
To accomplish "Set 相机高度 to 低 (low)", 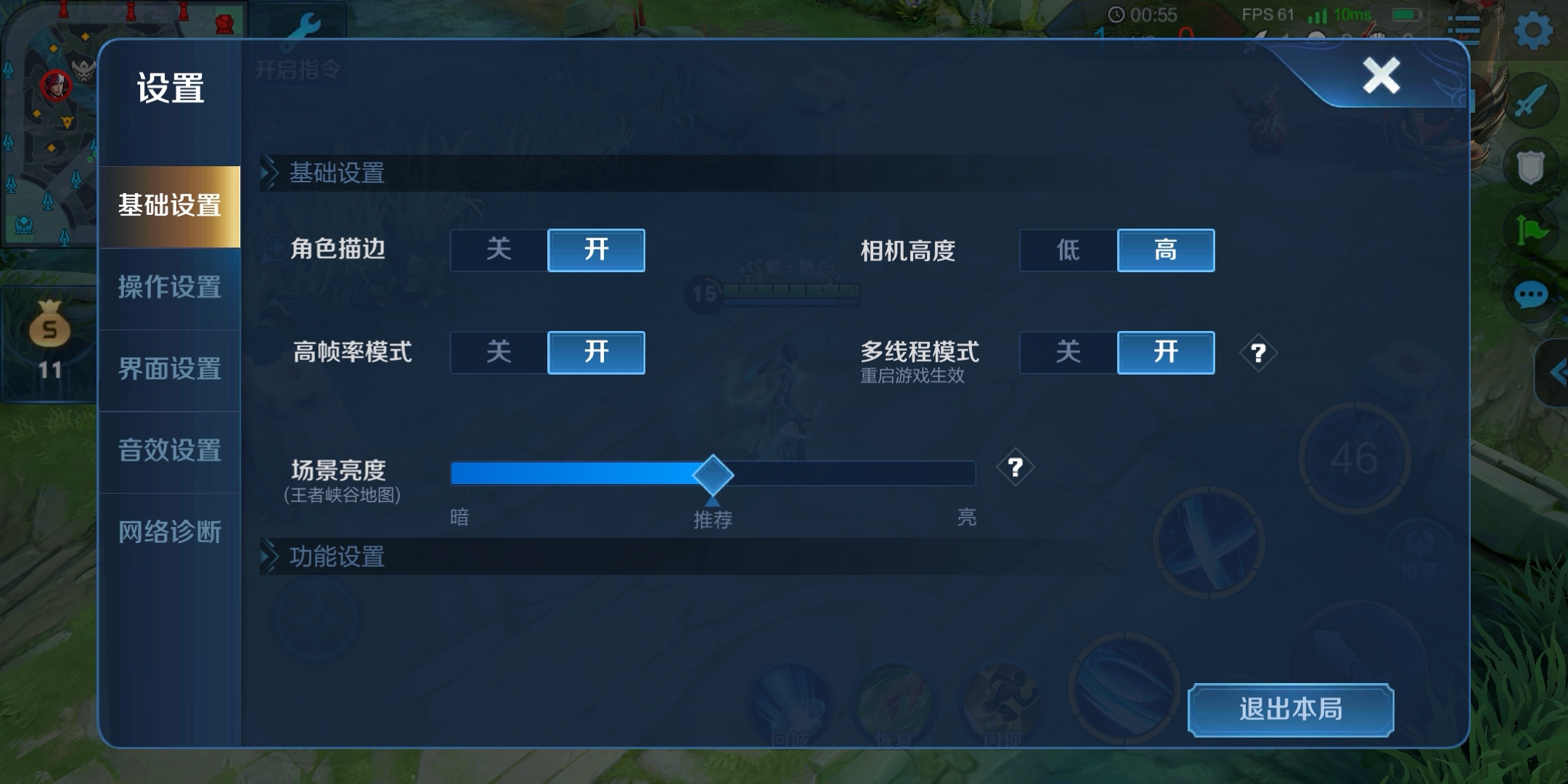I will (x=1069, y=250).
